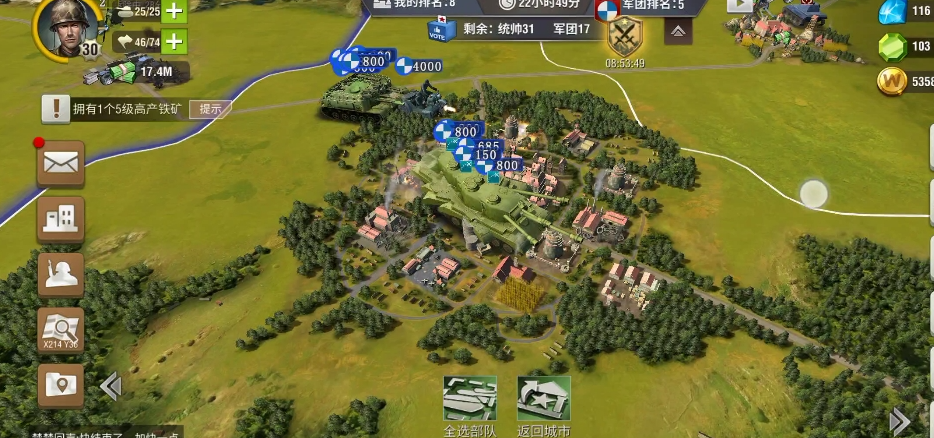Open the blue VOTE box
The image size is (934, 438).
click(x=438, y=32)
